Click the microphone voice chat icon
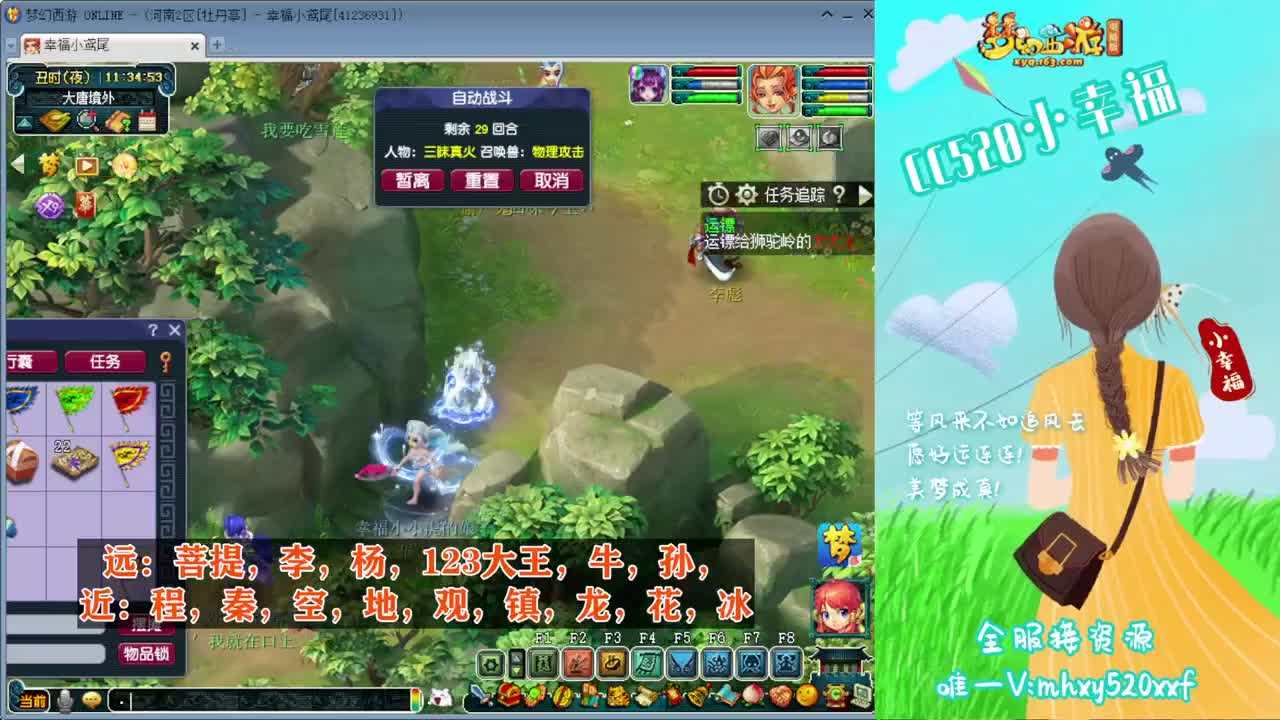Viewport: 1280px width, 720px height. [x=65, y=700]
